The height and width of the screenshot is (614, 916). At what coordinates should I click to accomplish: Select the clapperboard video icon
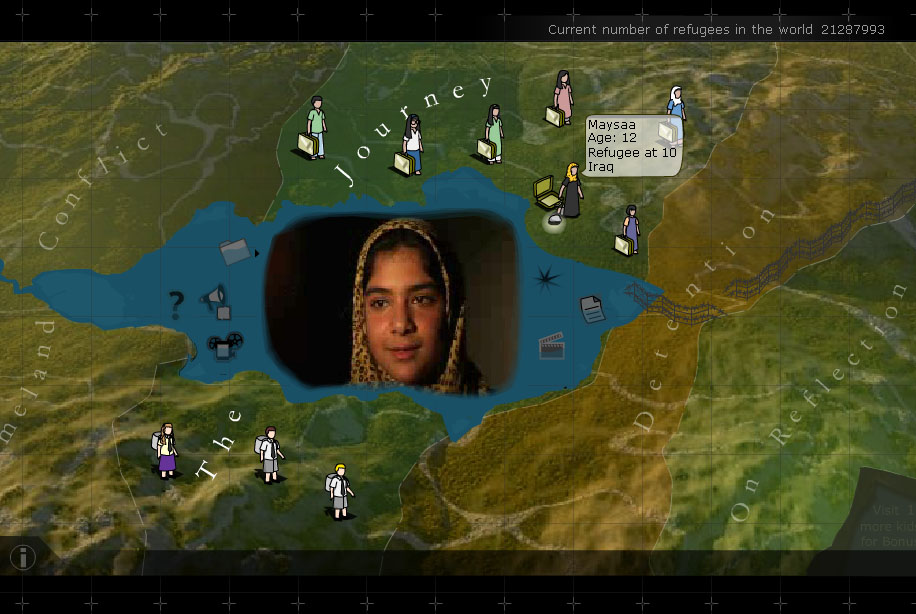coord(552,345)
